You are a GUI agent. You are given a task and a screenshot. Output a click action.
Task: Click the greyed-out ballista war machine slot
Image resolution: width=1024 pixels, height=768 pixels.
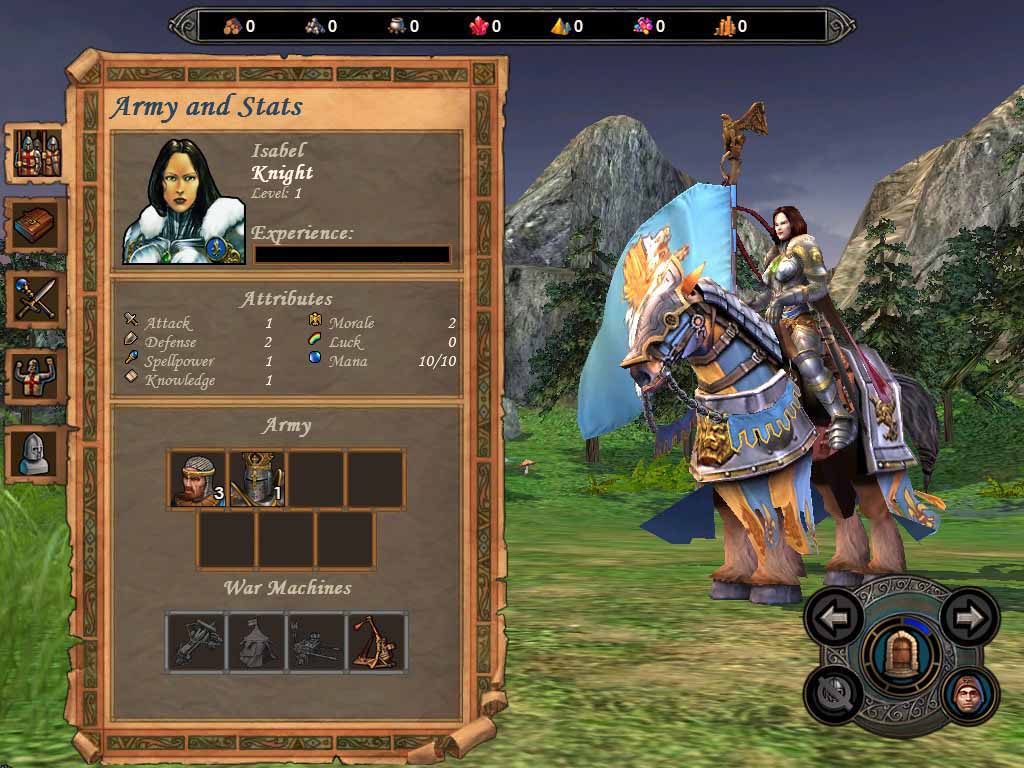[197, 641]
